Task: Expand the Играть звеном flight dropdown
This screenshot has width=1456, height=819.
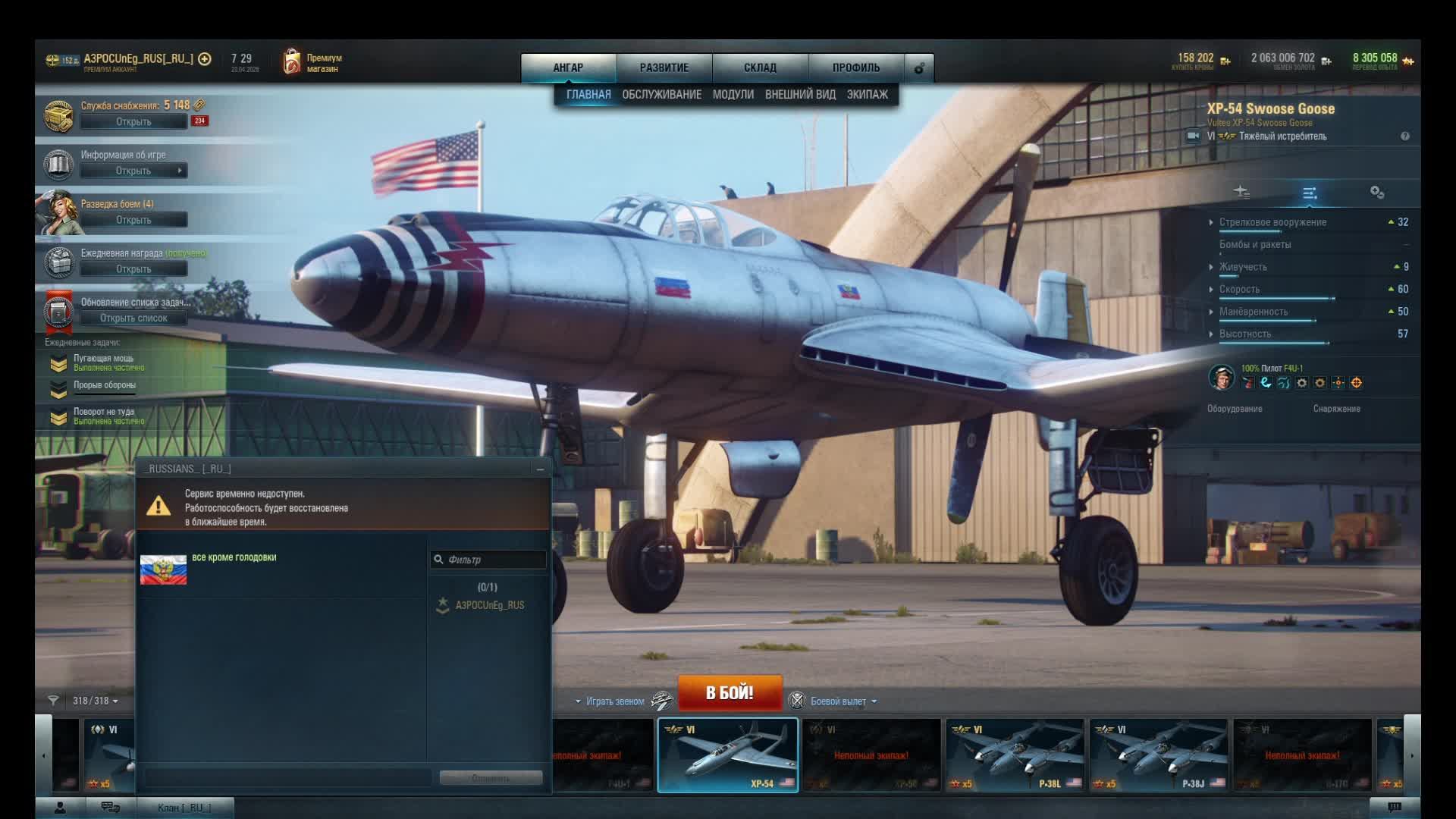Action: click(611, 701)
